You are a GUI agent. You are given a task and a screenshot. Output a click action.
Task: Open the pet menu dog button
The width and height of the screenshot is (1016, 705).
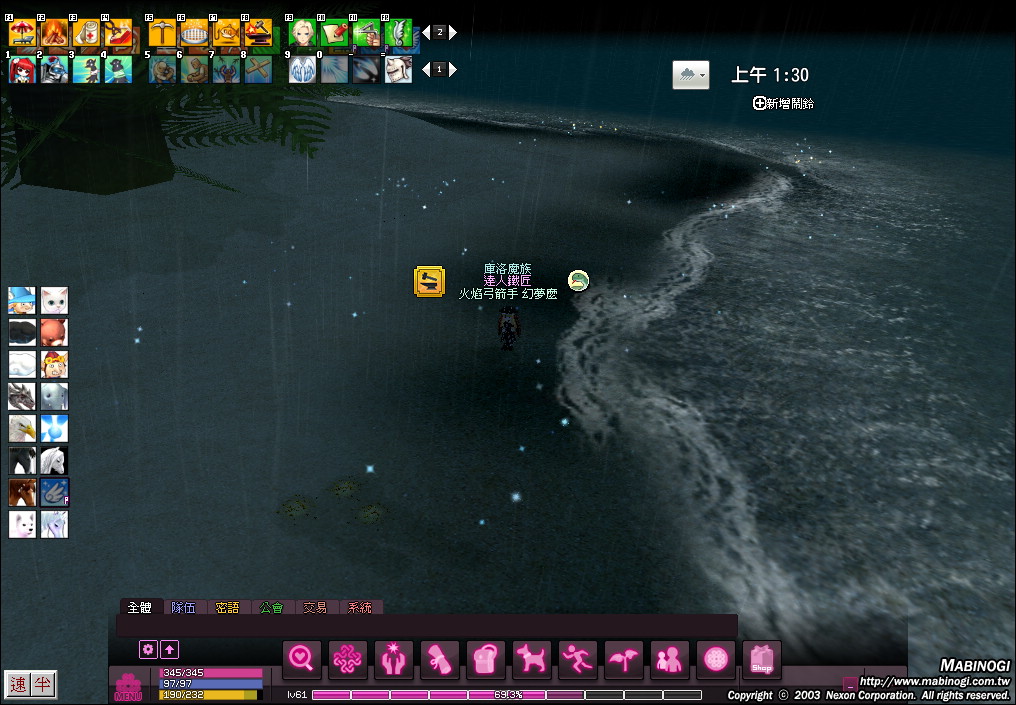pos(532,660)
